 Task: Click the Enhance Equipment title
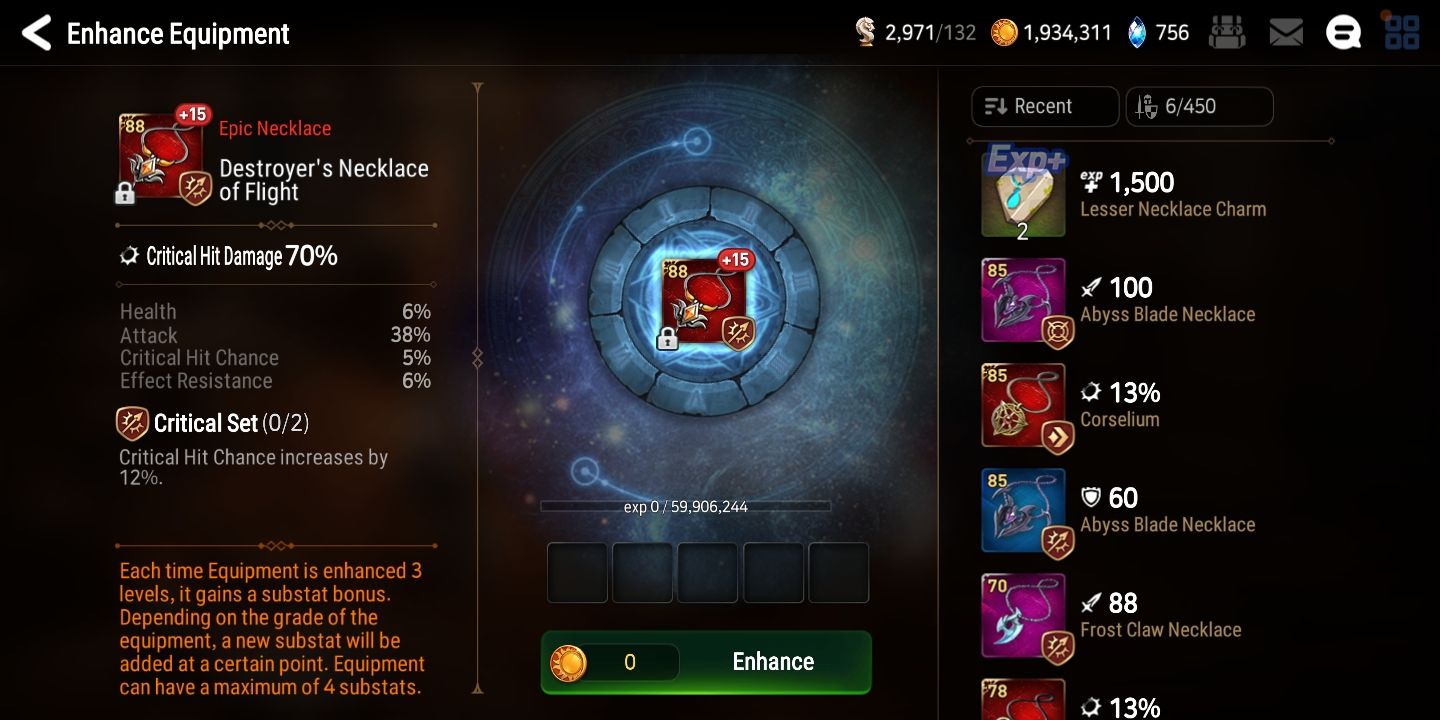coord(177,33)
